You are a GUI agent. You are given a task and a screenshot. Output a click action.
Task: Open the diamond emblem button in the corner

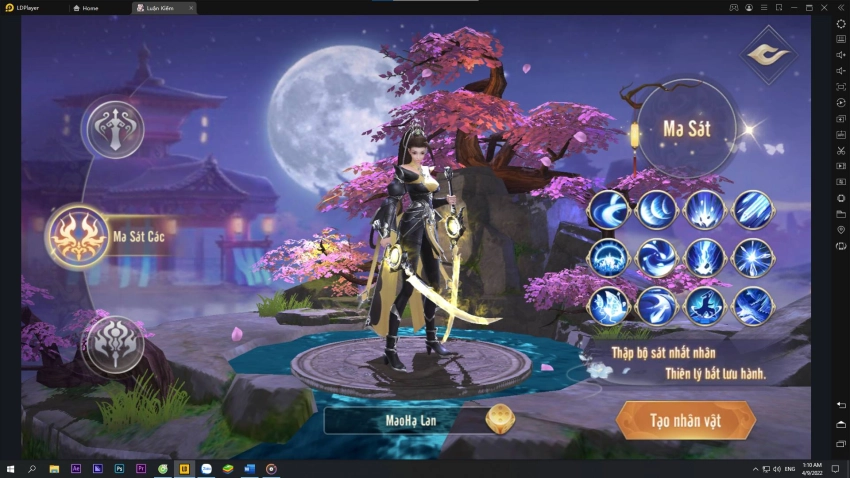pos(767,54)
